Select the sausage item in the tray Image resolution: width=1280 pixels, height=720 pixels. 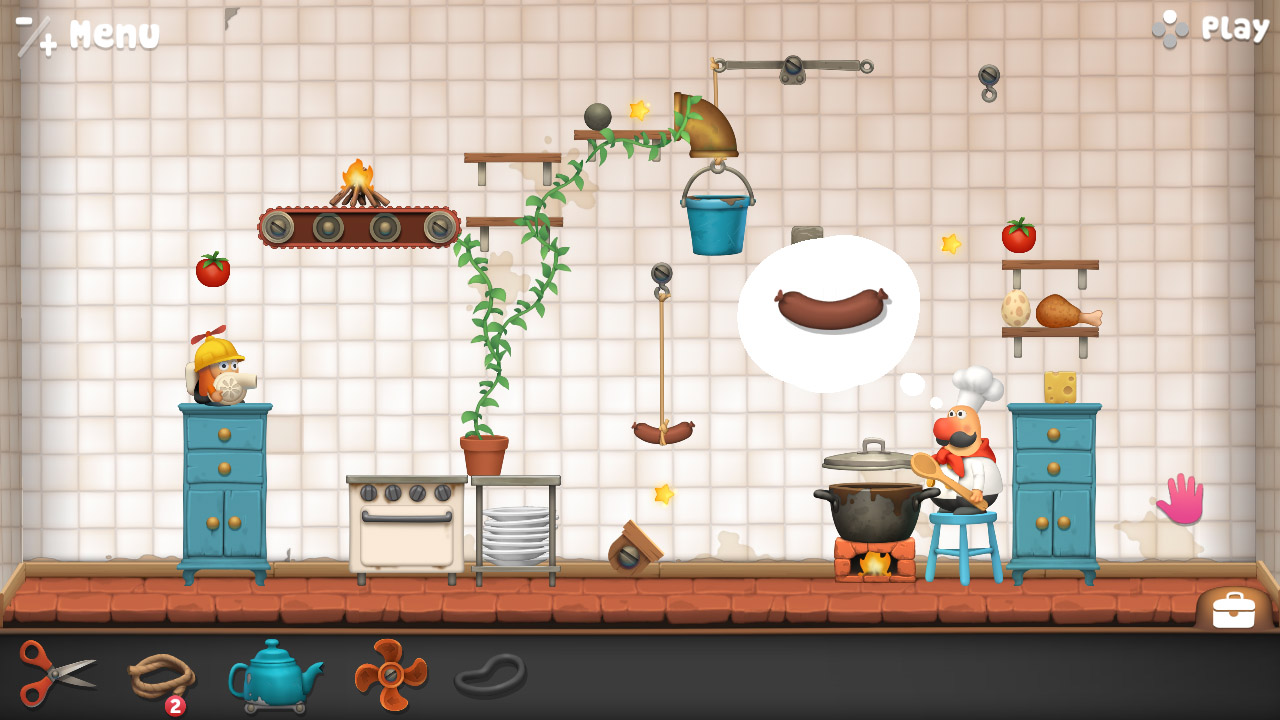pos(490,678)
